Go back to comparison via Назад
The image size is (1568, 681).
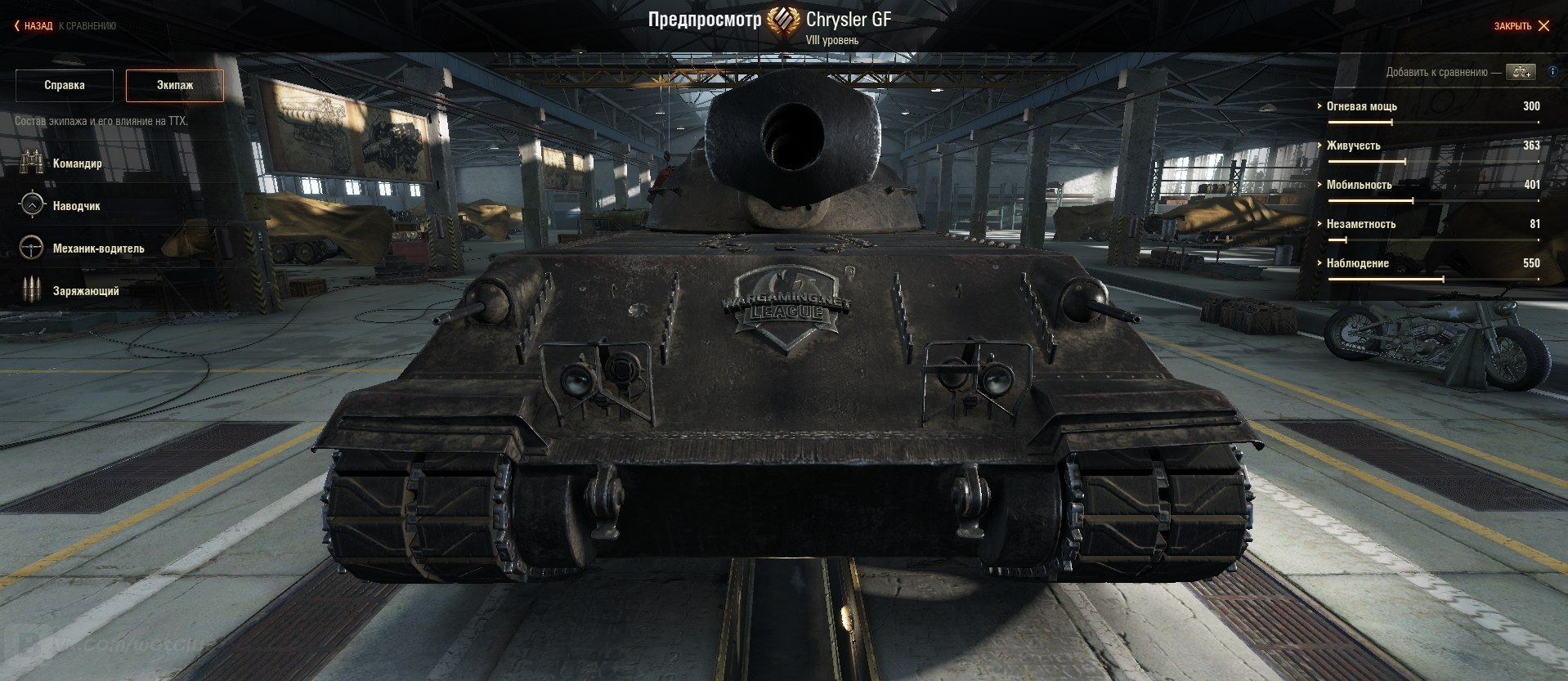pyautogui.click(x=37, y=26)
